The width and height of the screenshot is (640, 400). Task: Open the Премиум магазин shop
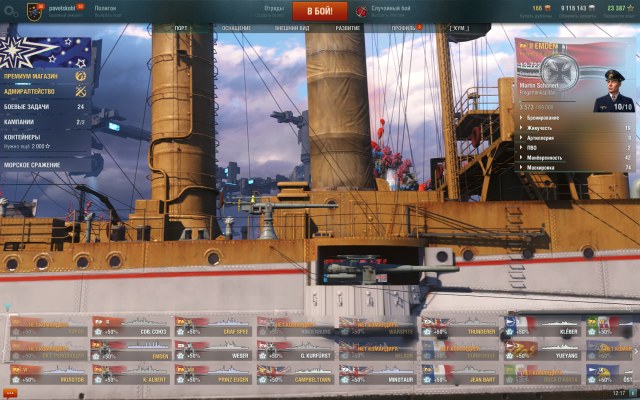point(44,76)
